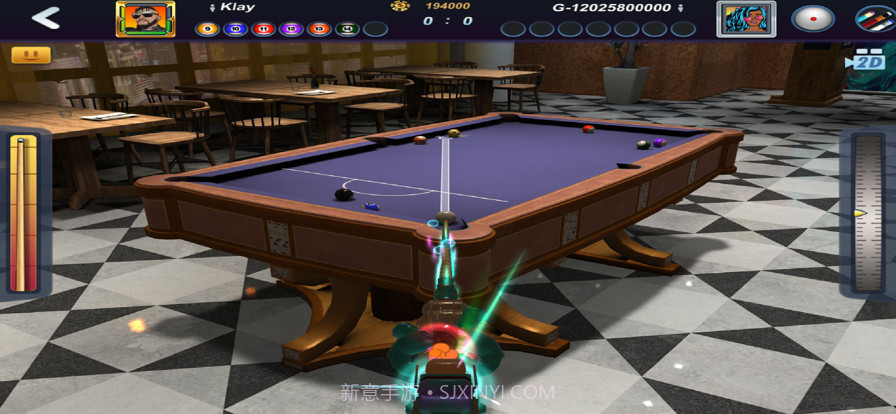
Task: Go back with the white arrow
Action: [45, 18]
